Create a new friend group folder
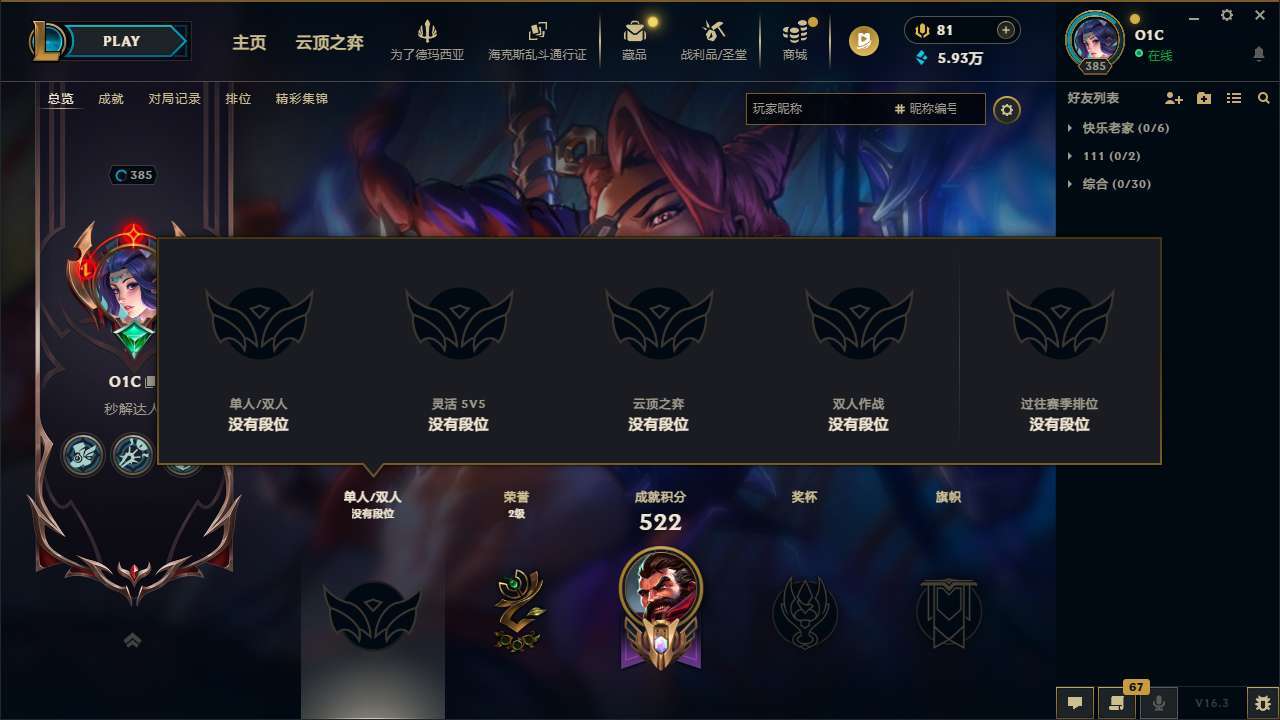This screenshot has height=720, width=1280. (x=1203, y=98)
